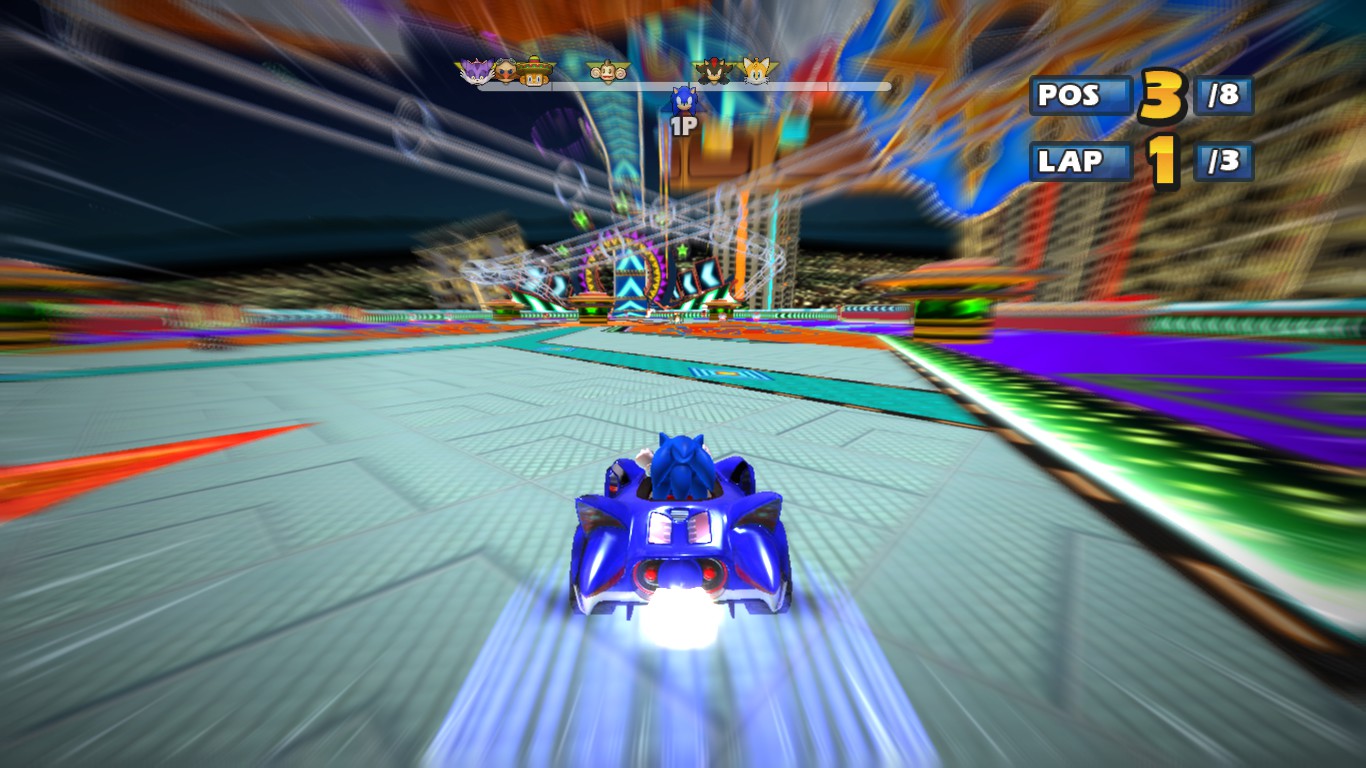Click the goggled racer's portrait beside Big
Image resolution: width=1366 pixels, height=768 pixels.
(x=506, y=72)
